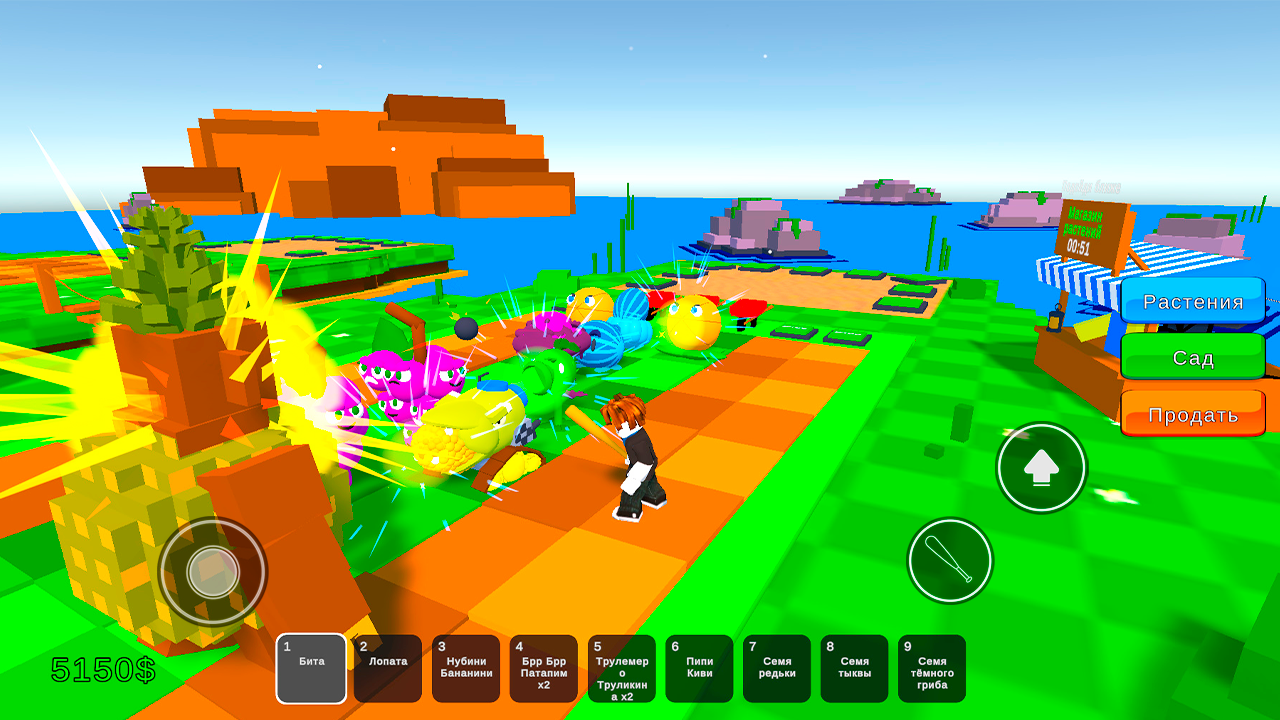Image resolution: width=1280 pixels, height=720 pixels.
Task: Open the Сад menu
Action: point(1193,358)
